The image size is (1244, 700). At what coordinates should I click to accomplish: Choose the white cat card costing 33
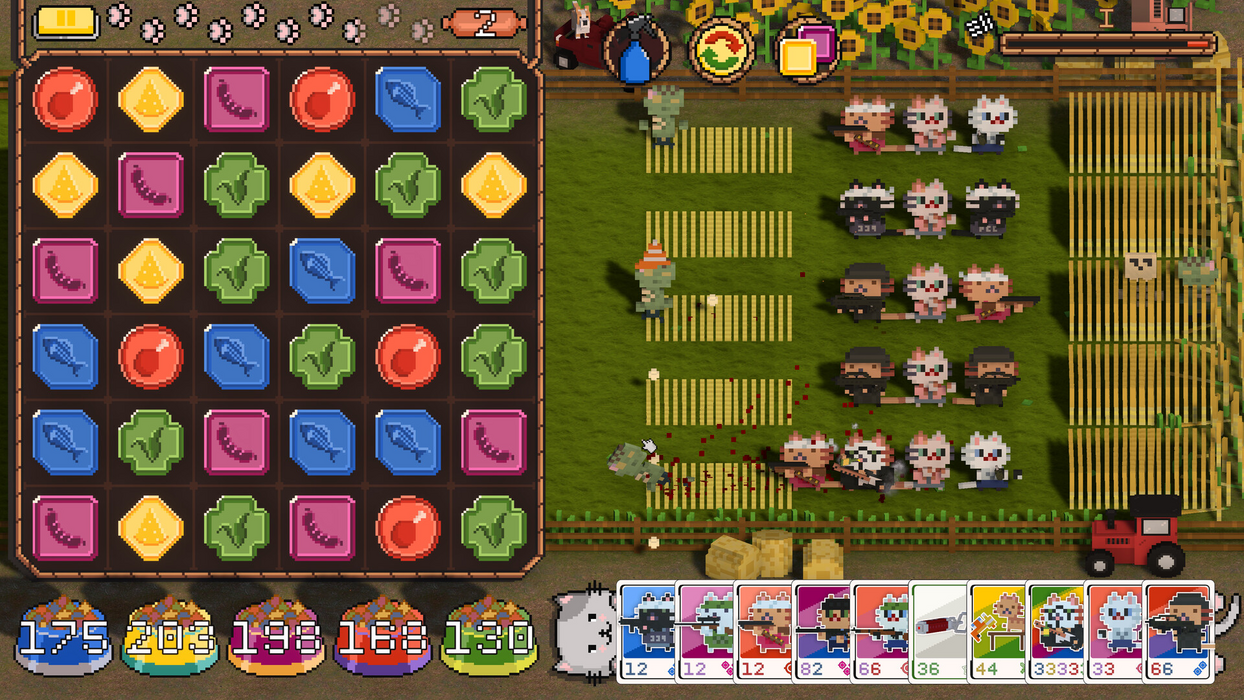pos(1113,630)
